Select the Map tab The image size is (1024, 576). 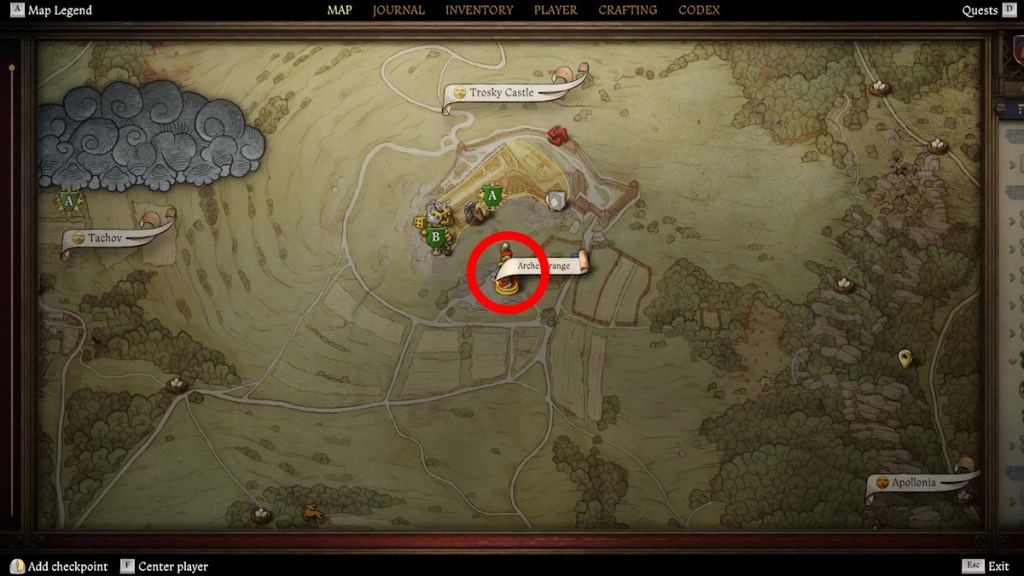[x=340, y=10]
